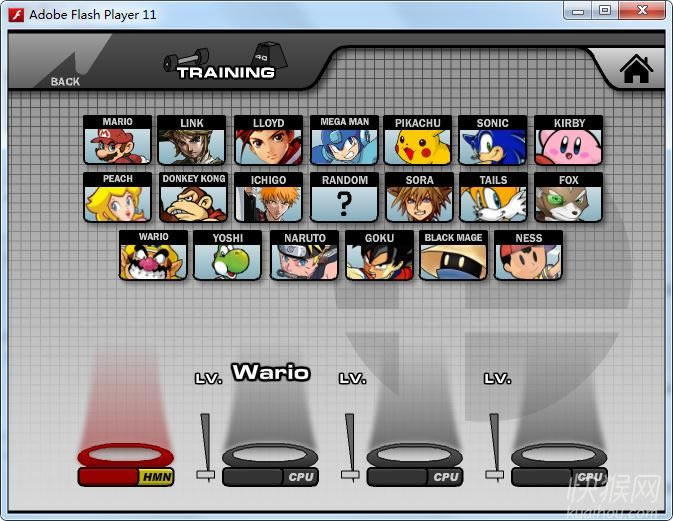Go back using the BACK button
Screen dimensions: 673x521
65,81
